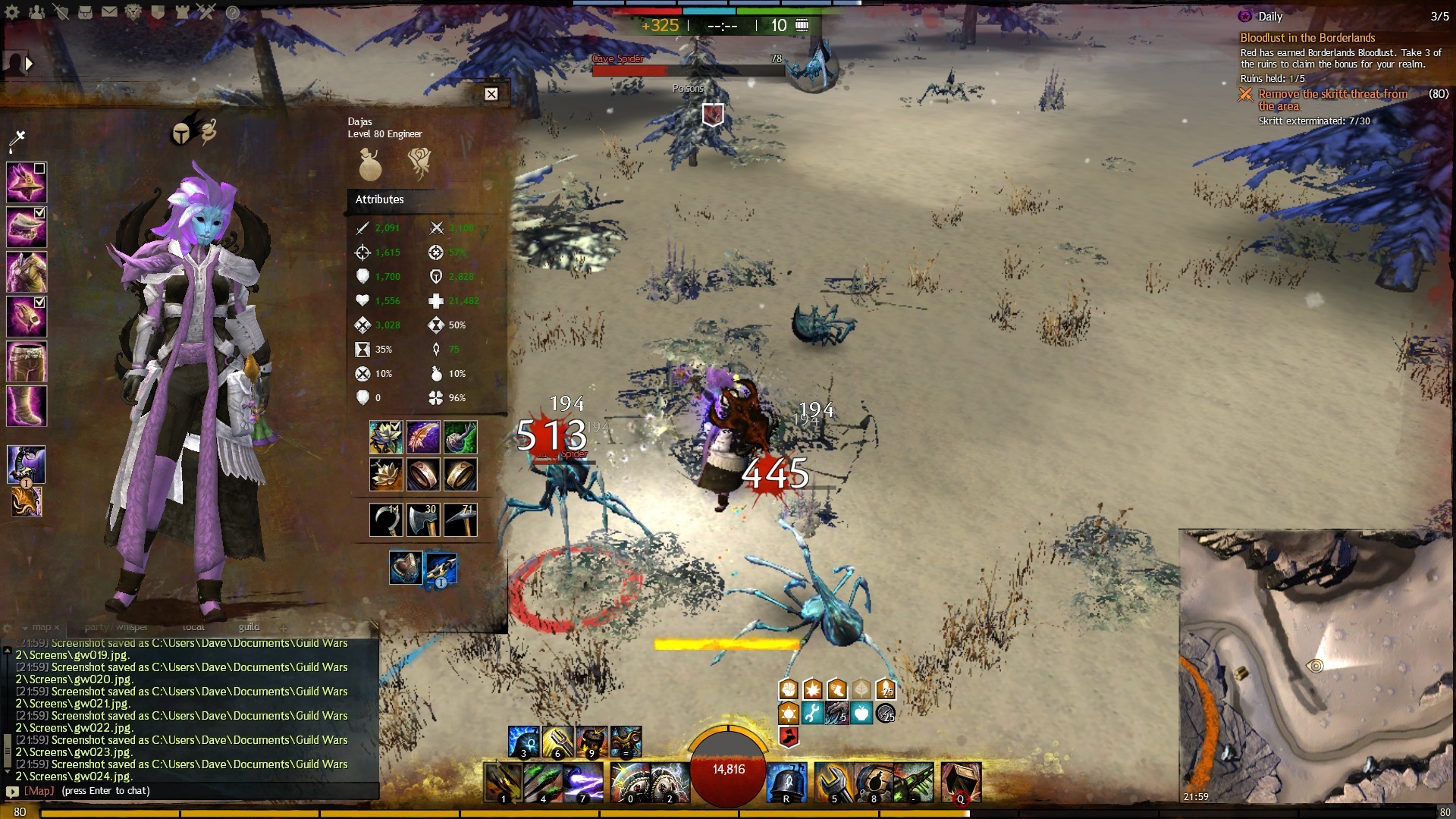Select the mining pick tool slot

click(x=460, y=520)
